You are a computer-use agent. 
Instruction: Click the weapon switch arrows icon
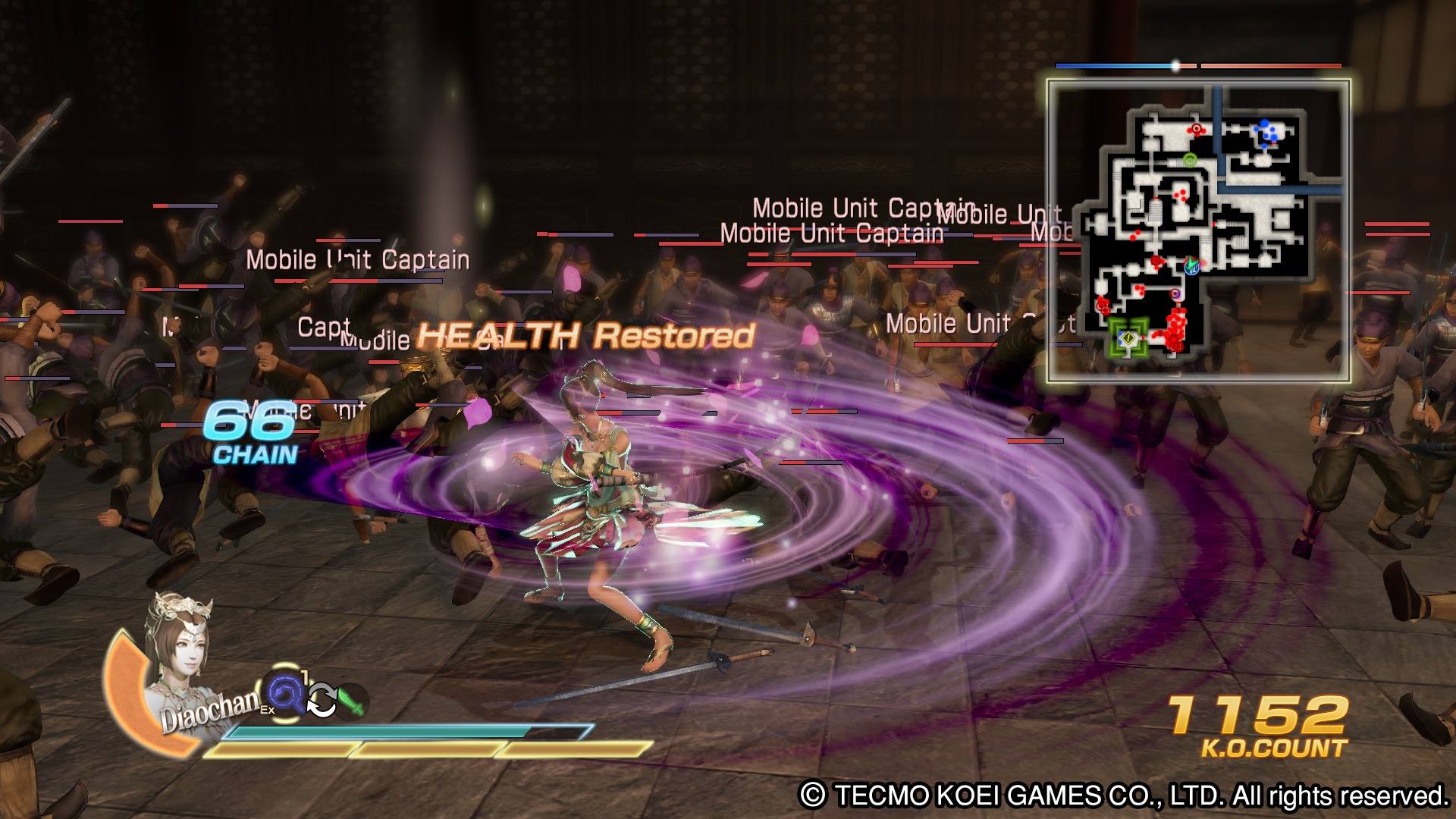[x=321, y=701]
